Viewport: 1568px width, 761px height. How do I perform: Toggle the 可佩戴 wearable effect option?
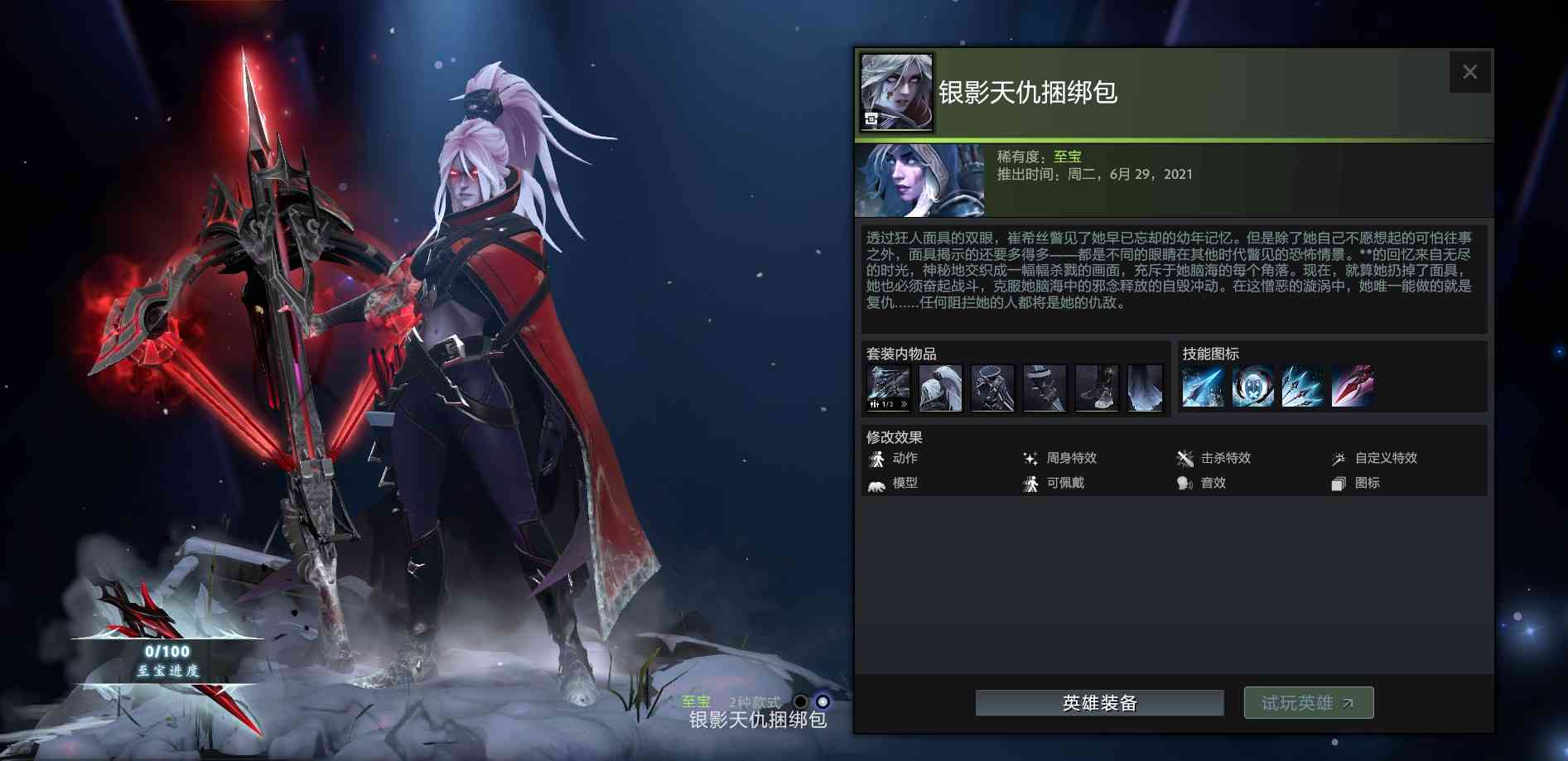pos(1030,484)
